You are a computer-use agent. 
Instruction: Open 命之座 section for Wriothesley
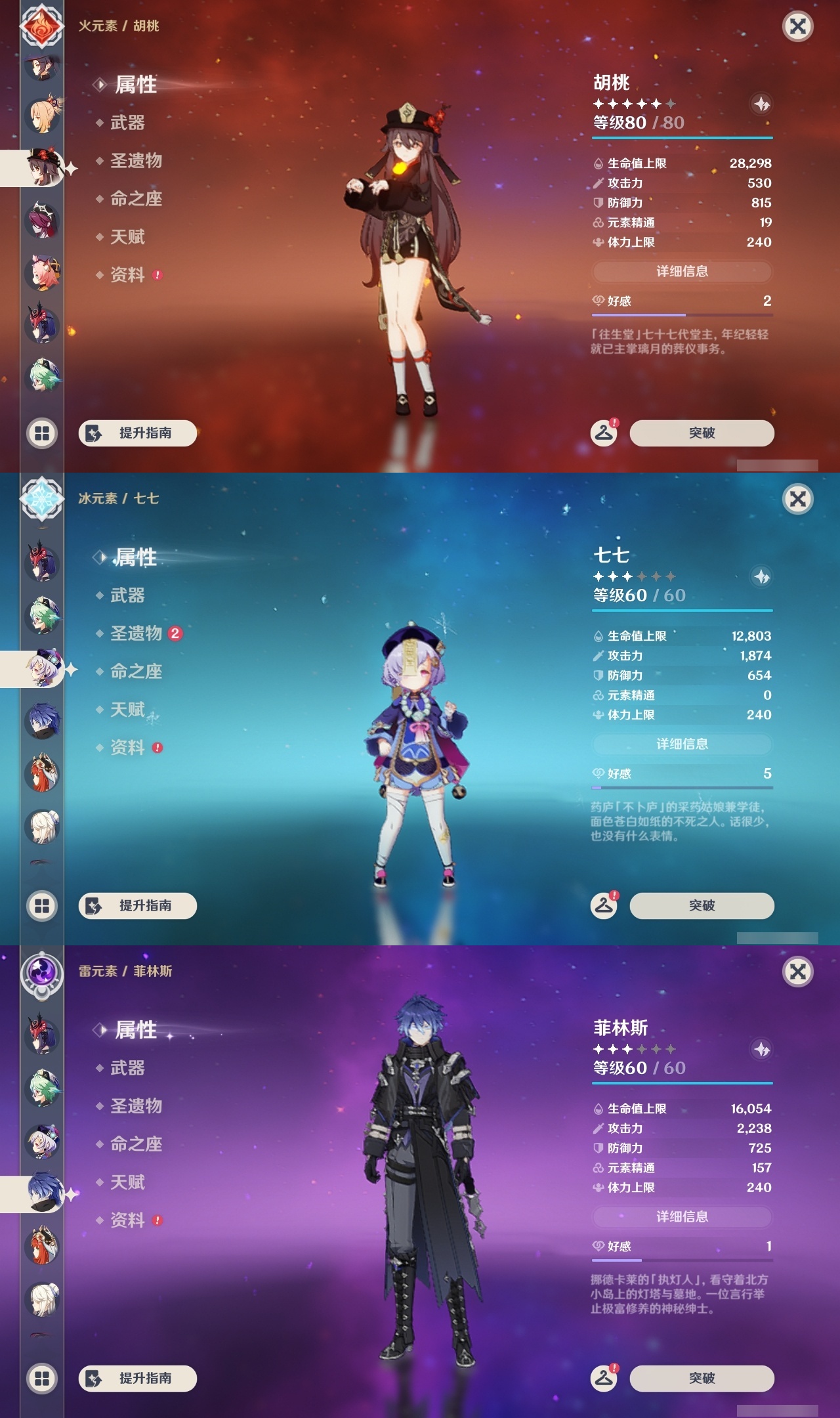[x=135, y=1144]
